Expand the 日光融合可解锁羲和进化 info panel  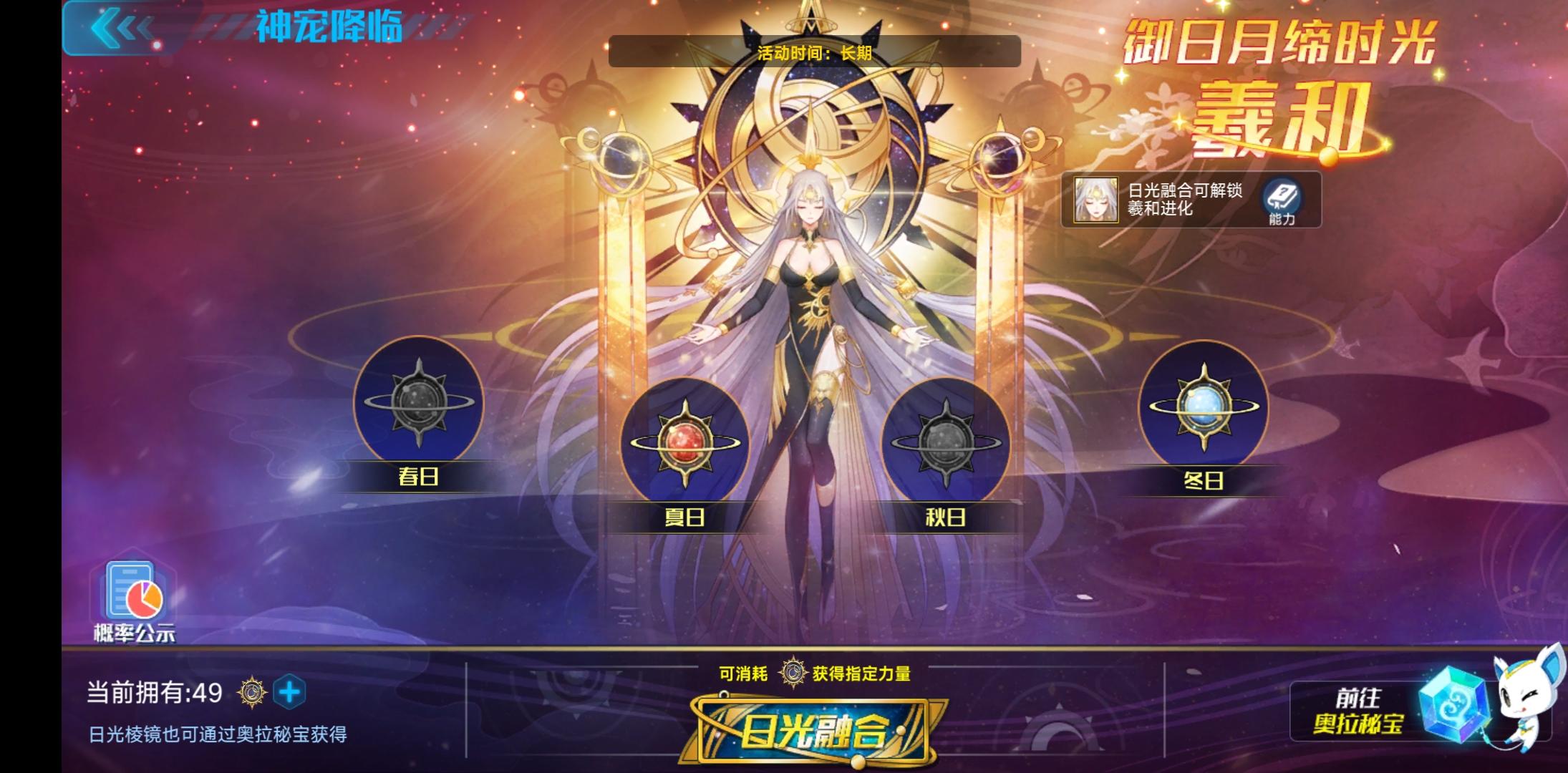click(x=1185, y=200)
